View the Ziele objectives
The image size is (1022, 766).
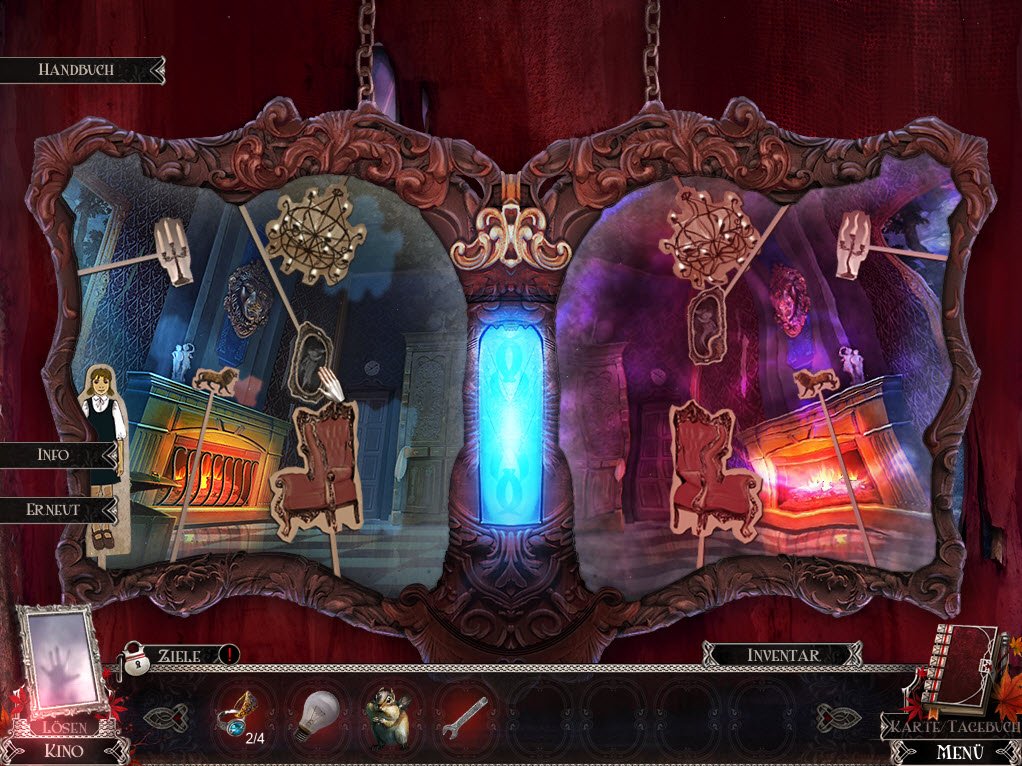pos(180,656)
